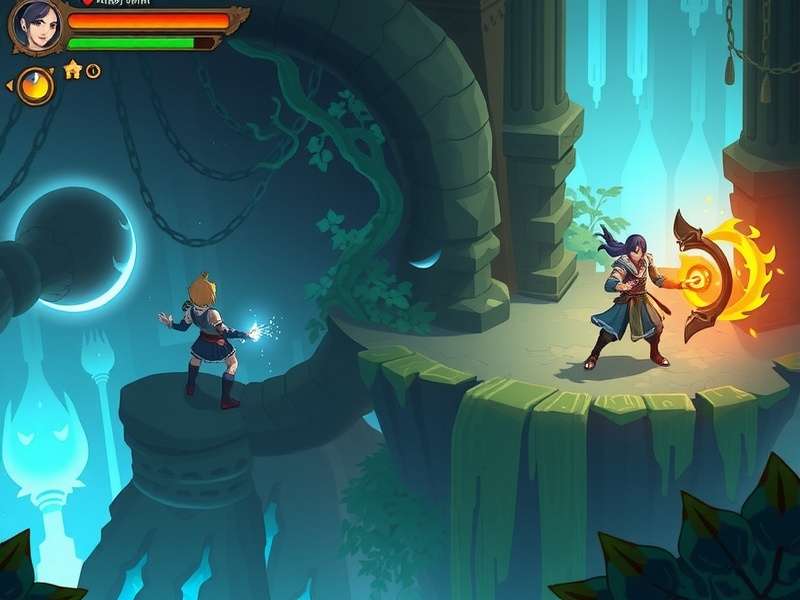Click the small round info icon
800x600 pixels.
point(93,70)
